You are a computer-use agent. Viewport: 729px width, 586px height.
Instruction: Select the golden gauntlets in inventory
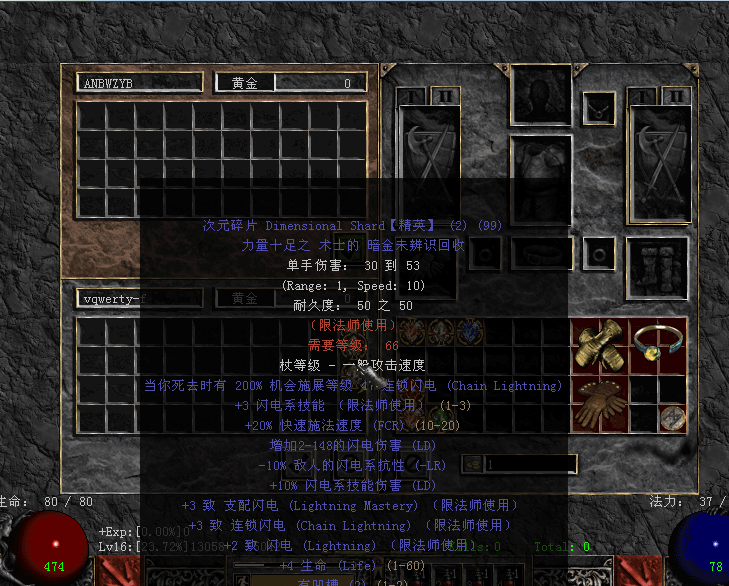pyautogui.click(x=600, y=345)
